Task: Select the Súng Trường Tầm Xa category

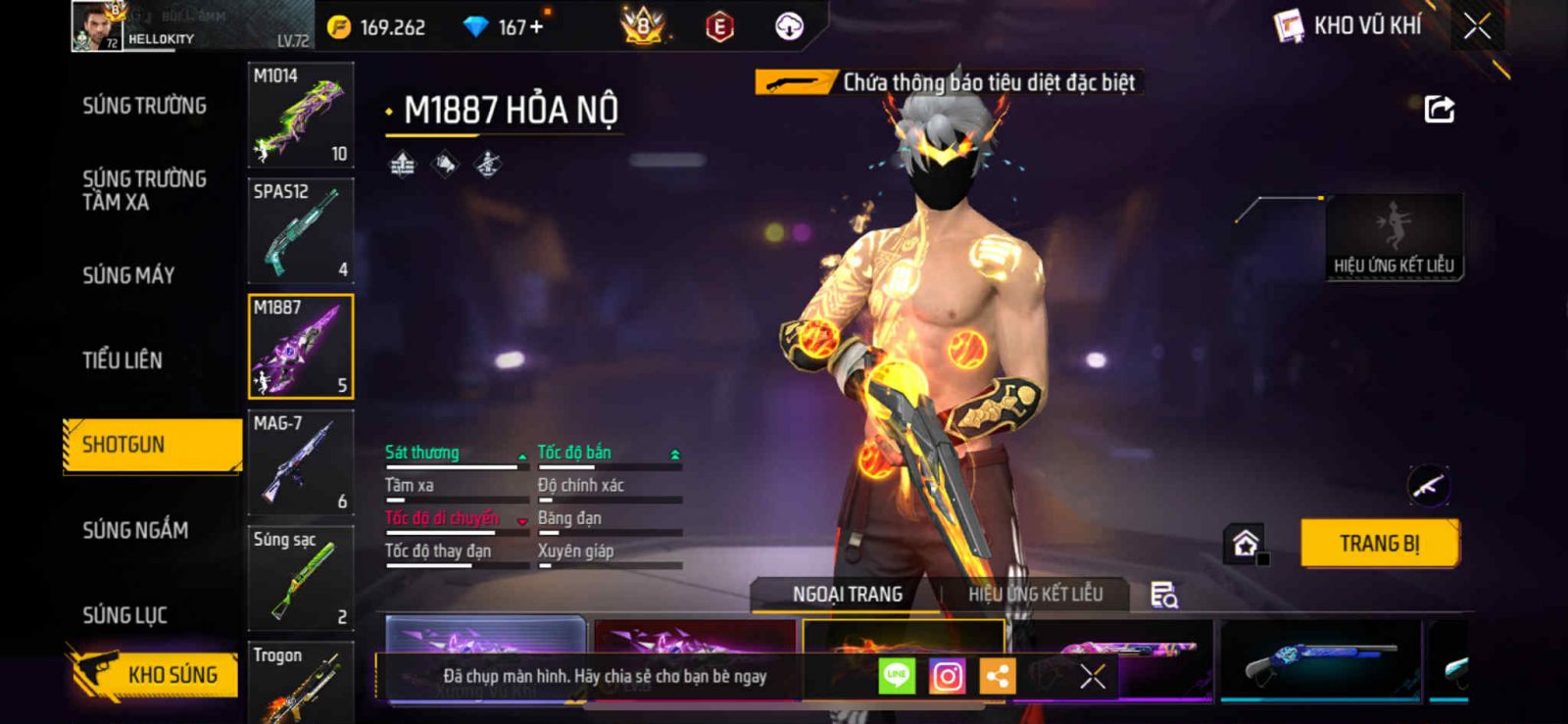Action: pyautogui.click(x=144, y=190)
